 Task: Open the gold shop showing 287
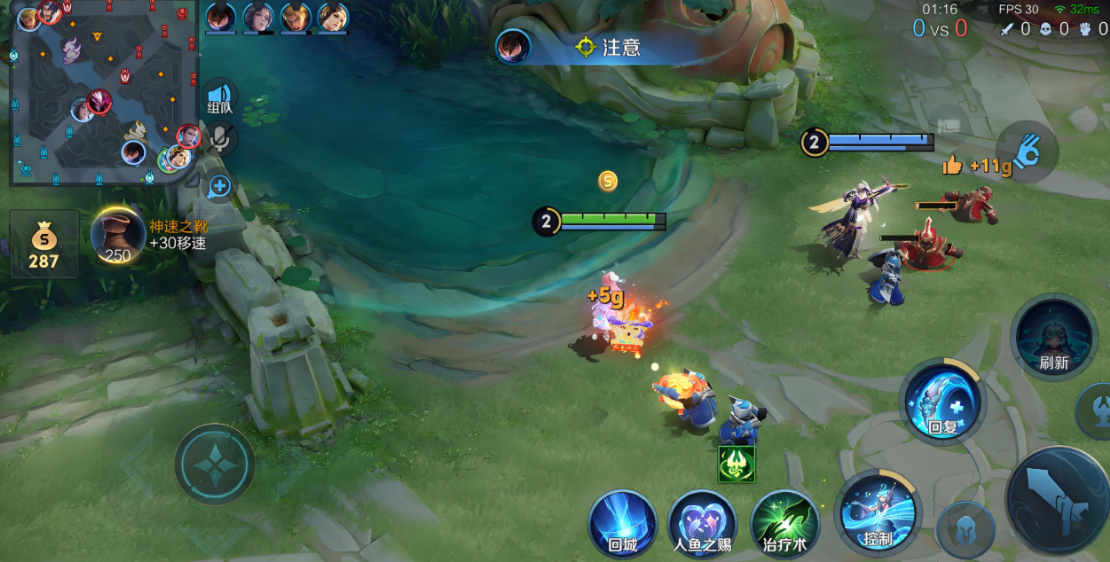point(44,244)
